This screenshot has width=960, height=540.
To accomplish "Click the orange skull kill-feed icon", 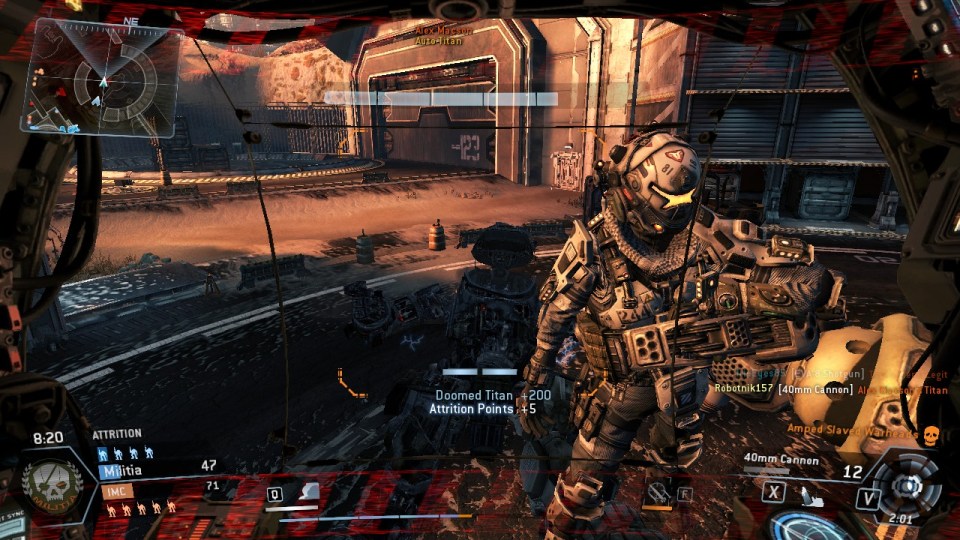I will coord(931,434).
